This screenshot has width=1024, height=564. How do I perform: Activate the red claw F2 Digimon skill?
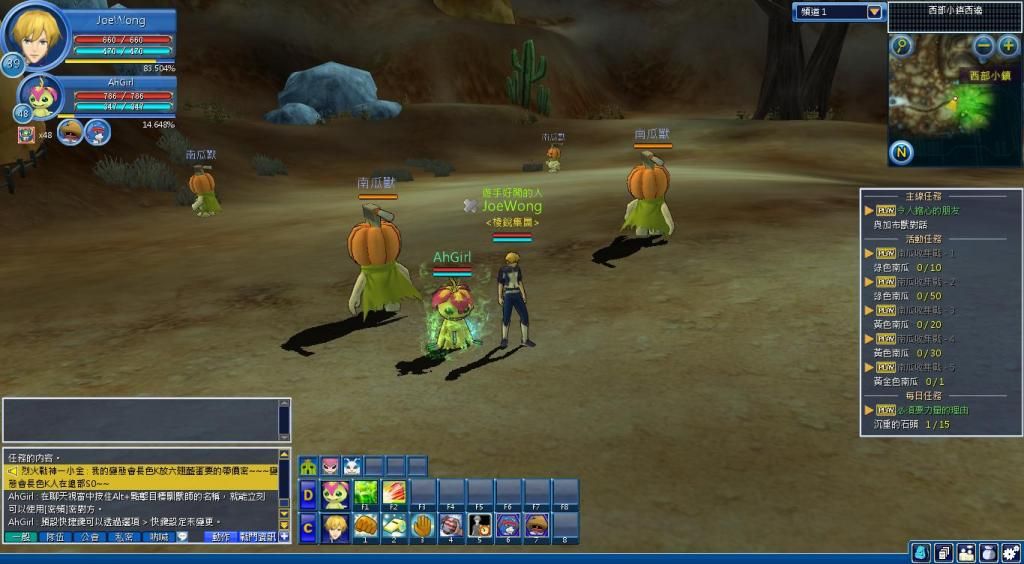395,493
